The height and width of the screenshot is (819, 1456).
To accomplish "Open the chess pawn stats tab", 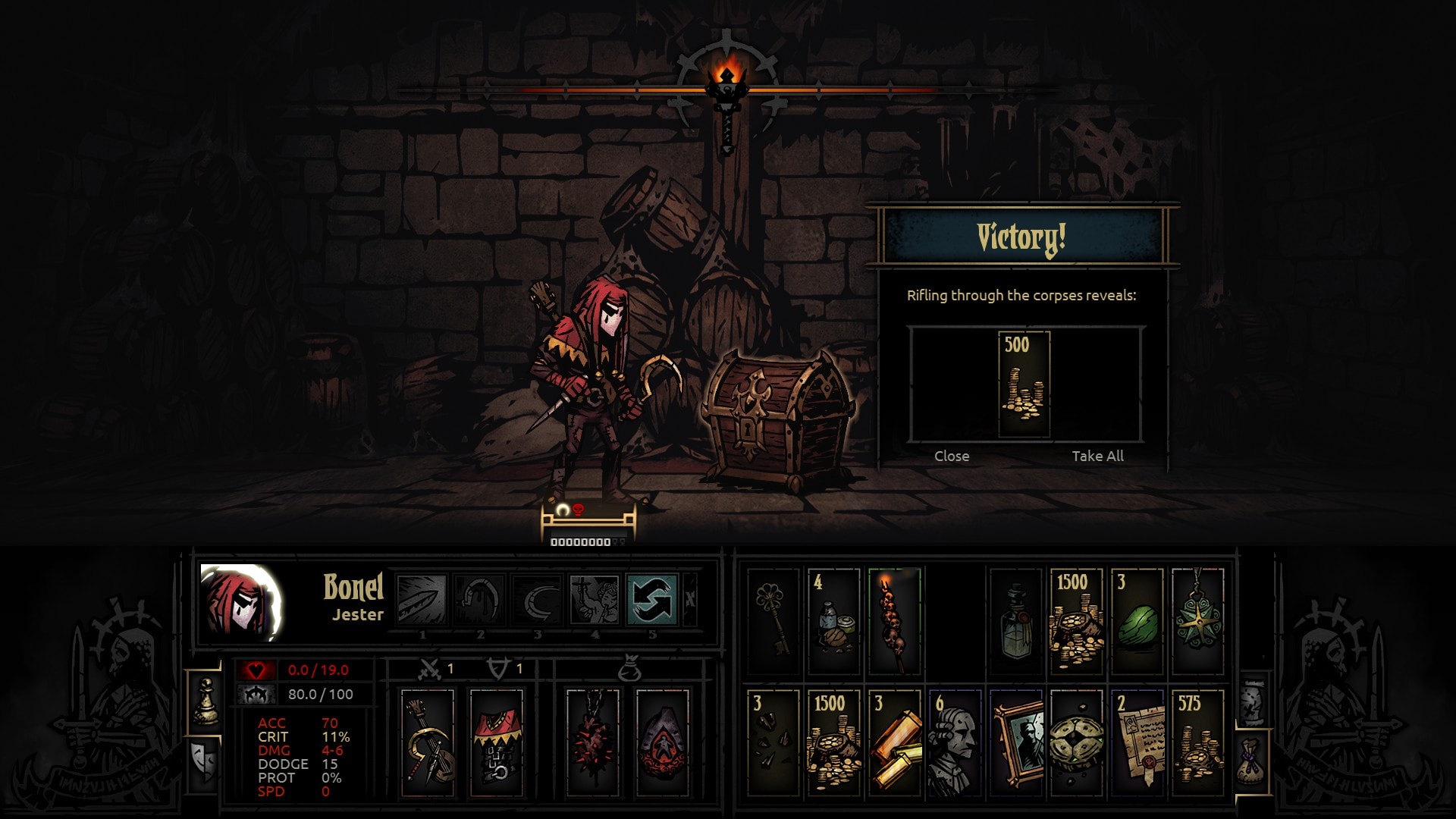I will coord(206,701).
